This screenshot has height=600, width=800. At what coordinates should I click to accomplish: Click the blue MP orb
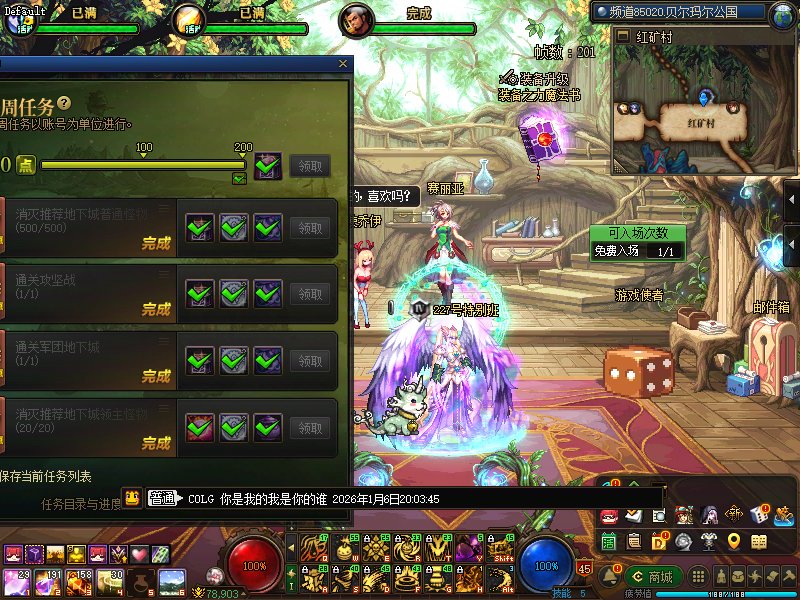pyautogui.click(x=546, y=565)
